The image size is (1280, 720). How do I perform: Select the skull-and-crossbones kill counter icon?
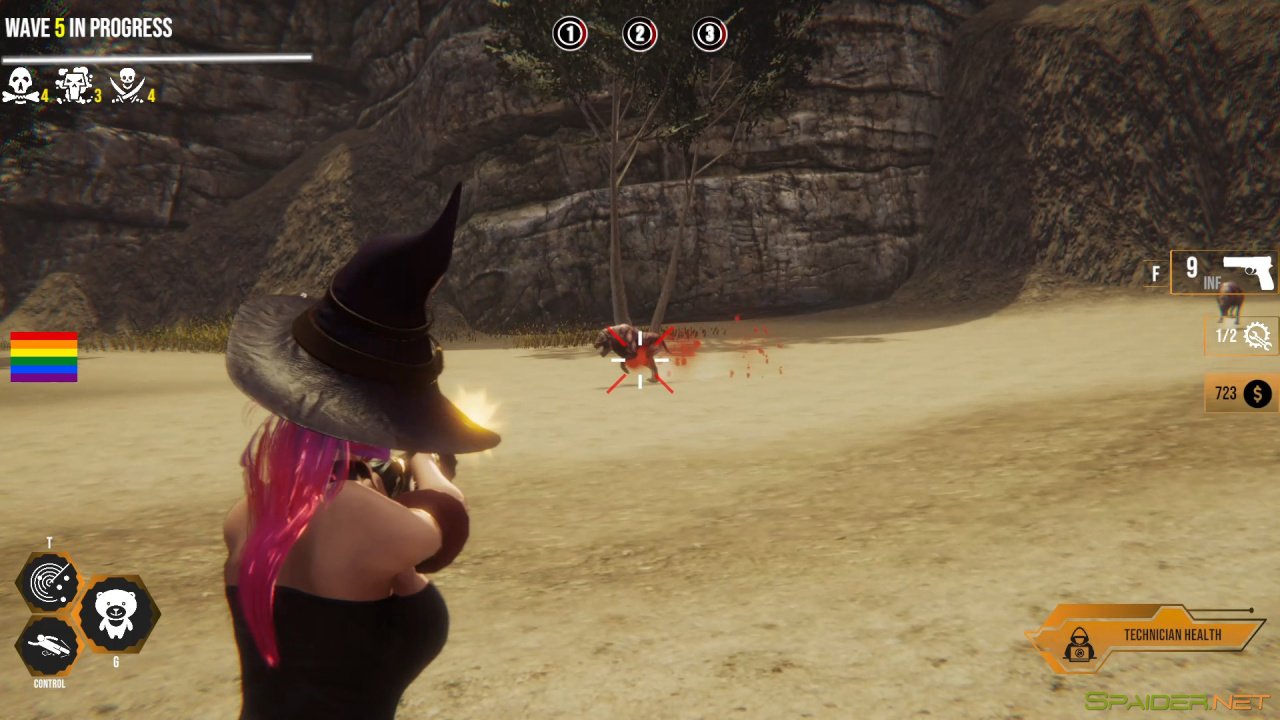click(22, 84)
